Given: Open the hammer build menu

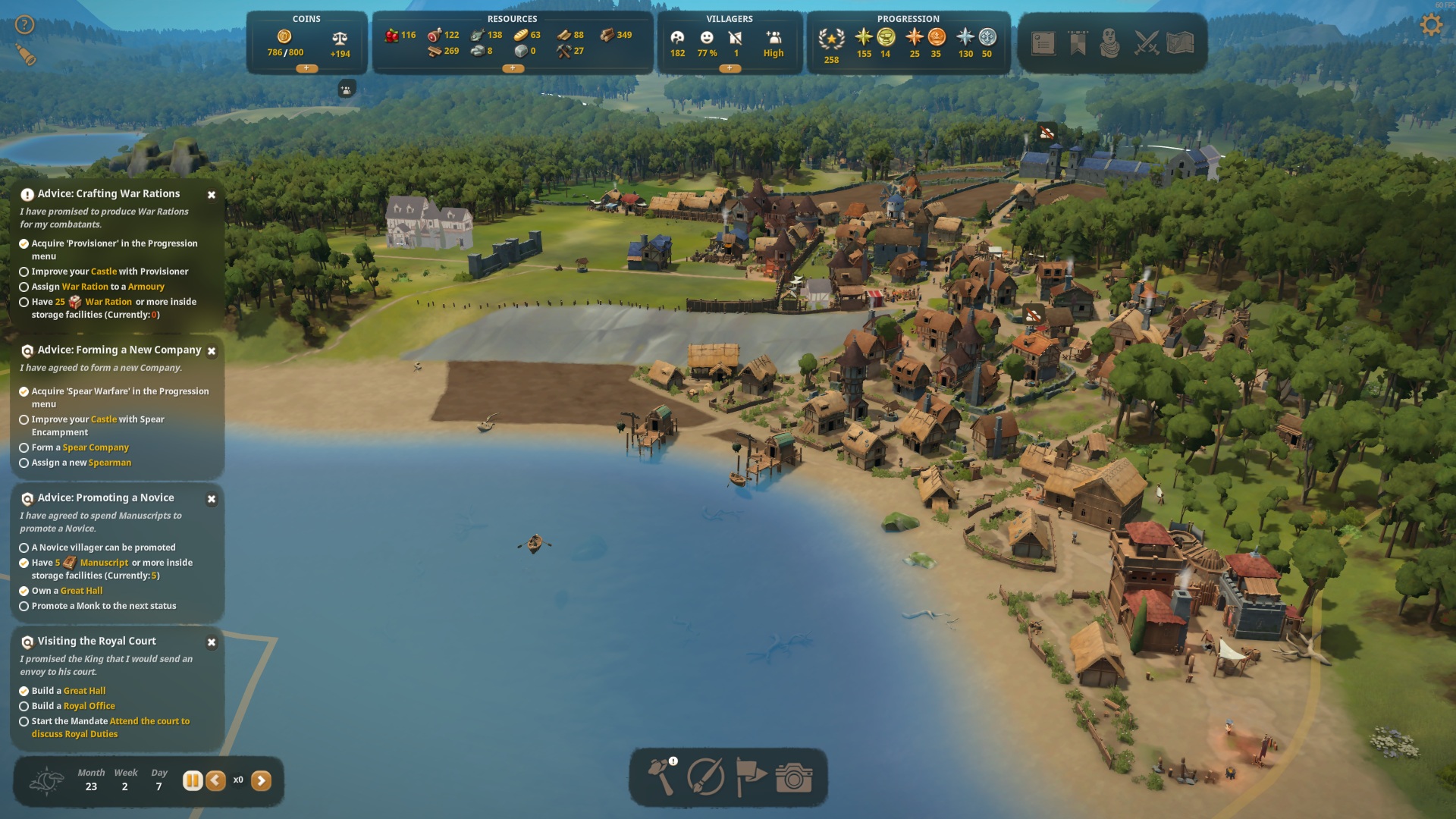Looking at the screenshot, I should [661, 777].
